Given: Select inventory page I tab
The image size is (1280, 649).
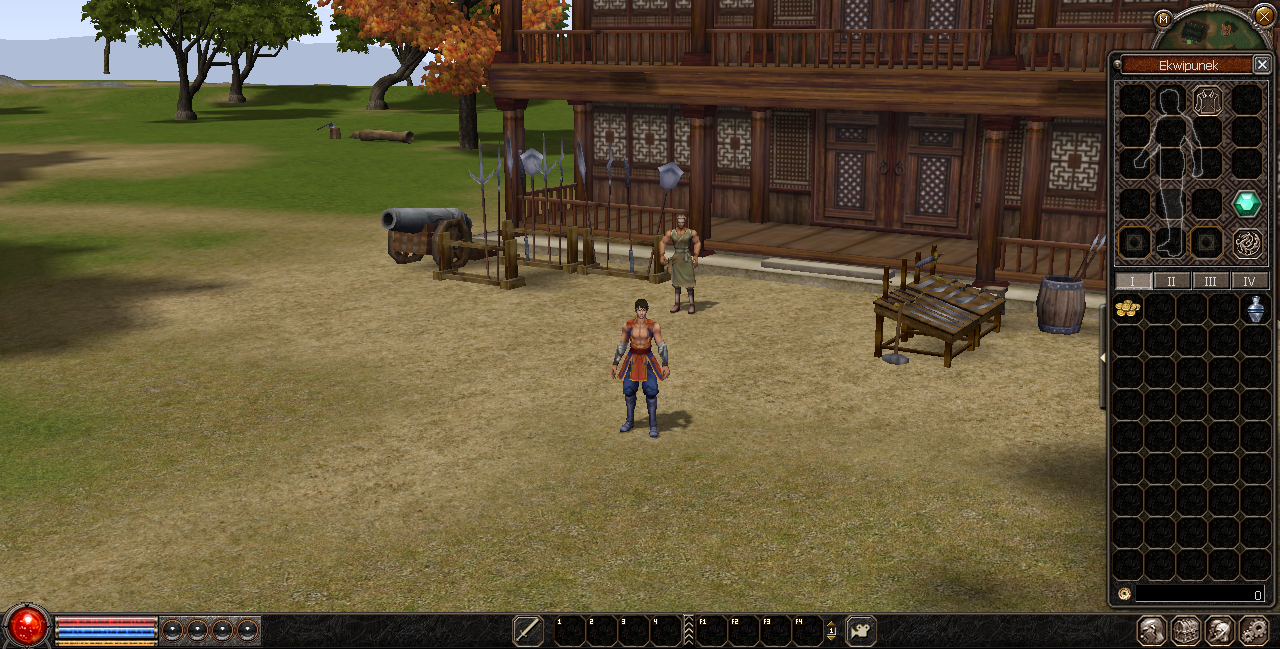Looking at the screenshot, I should [1133, 281].
